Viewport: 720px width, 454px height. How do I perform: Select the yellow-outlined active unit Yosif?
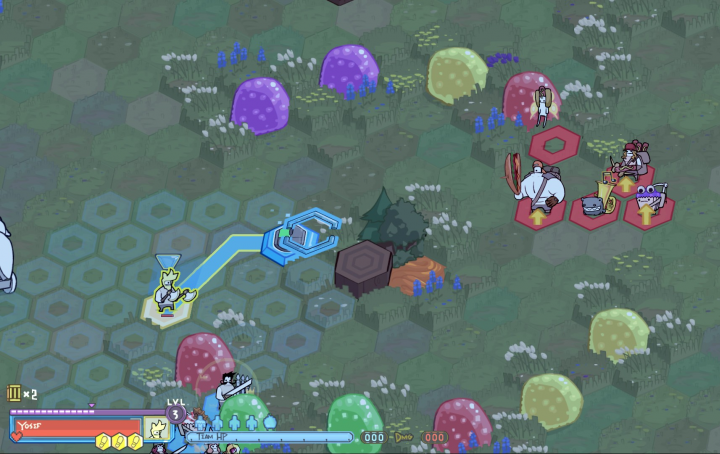click(173, 295)
